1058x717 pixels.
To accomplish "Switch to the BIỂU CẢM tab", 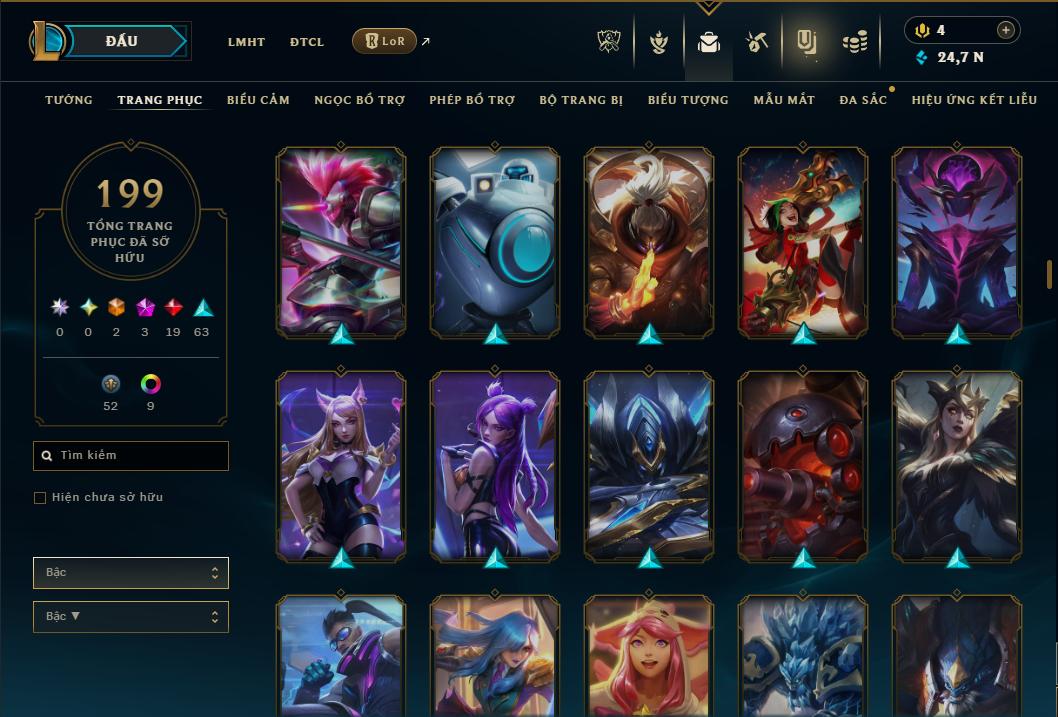I will pos(258,100).
